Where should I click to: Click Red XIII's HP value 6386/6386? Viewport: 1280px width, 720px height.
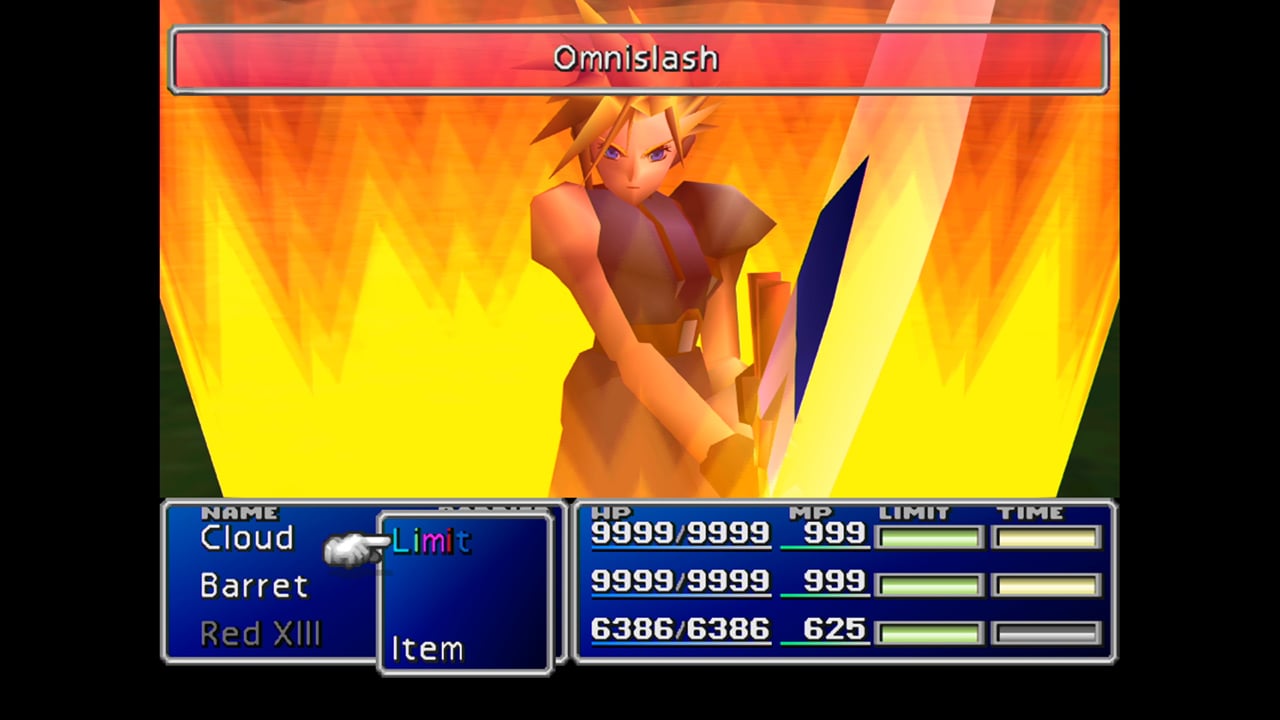[x=680, y=630]
